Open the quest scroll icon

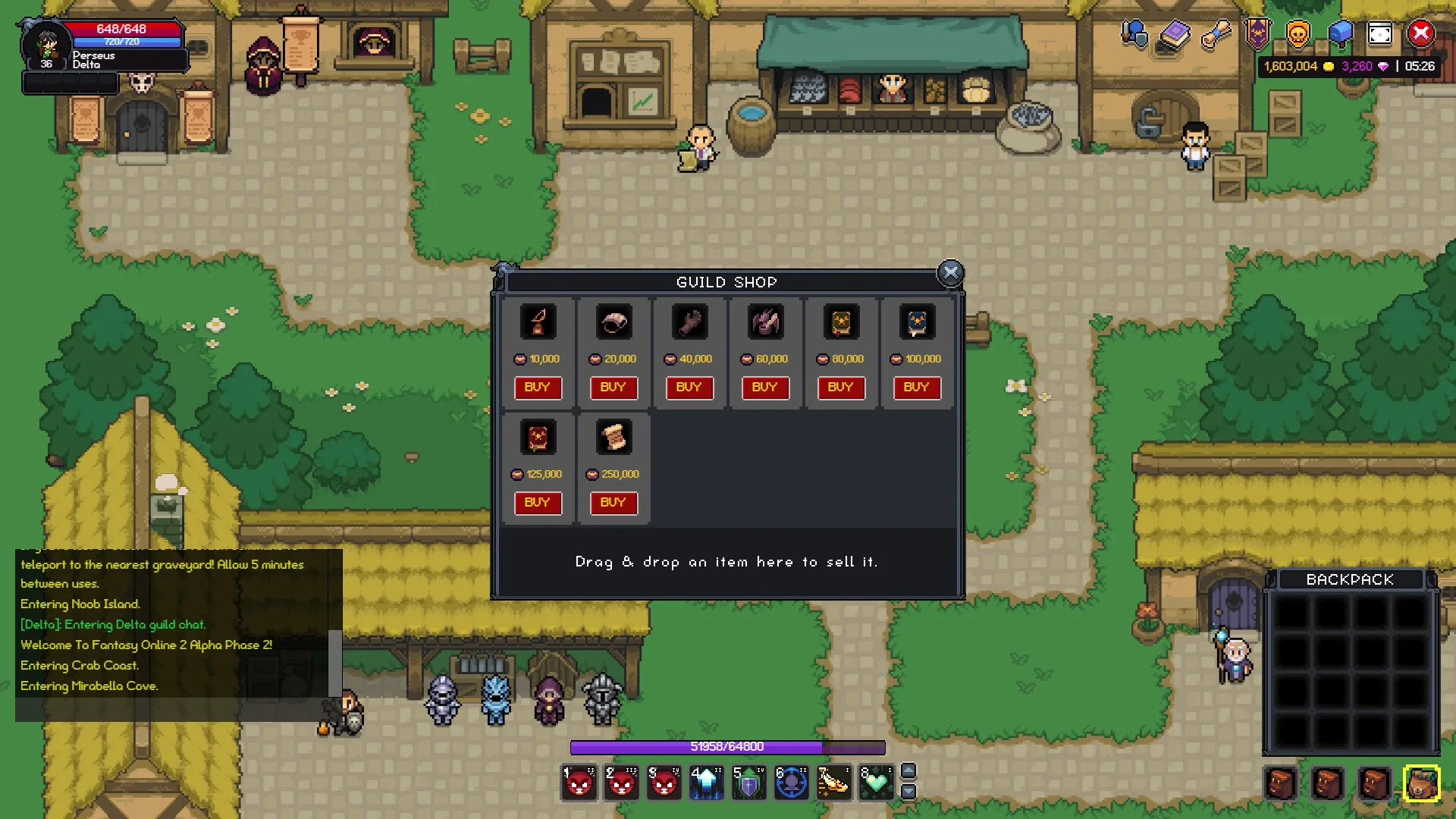click(x=1216, y=34)
